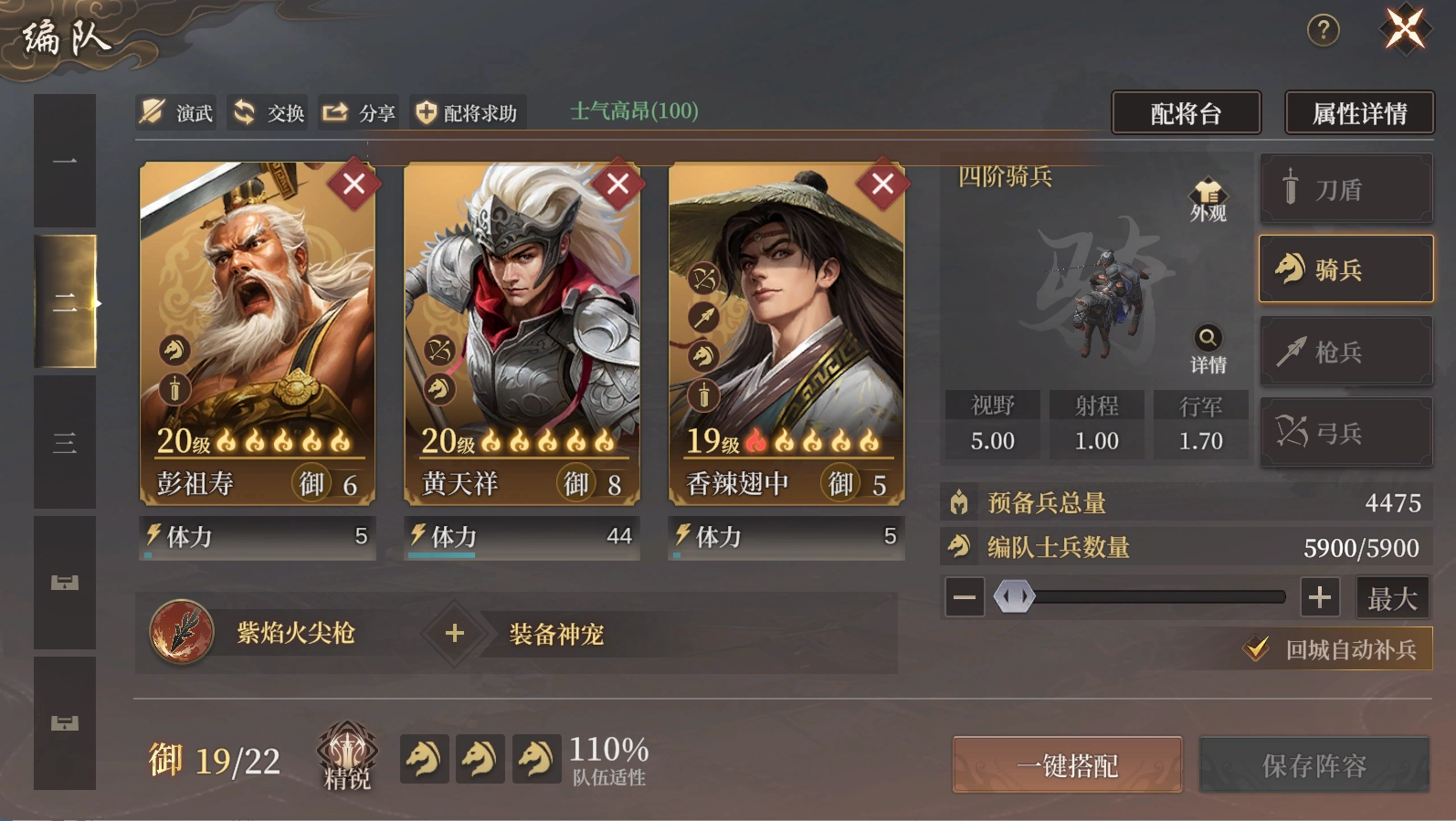Choose the 弓兵 archer troop type
Viewport: 1456px width, 821px height.
pos(1345,432)
